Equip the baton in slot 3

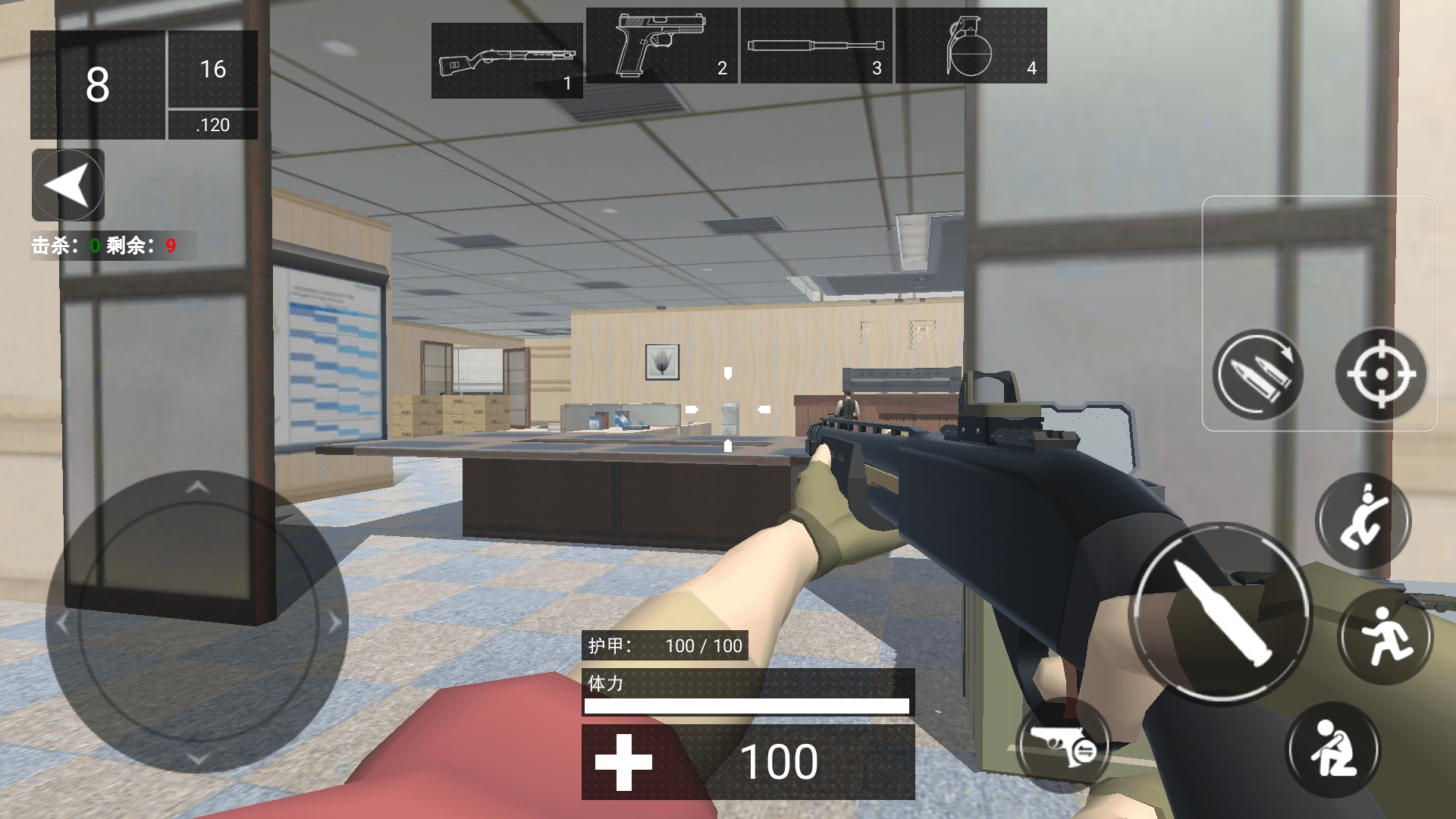click(x=816, y=45)
